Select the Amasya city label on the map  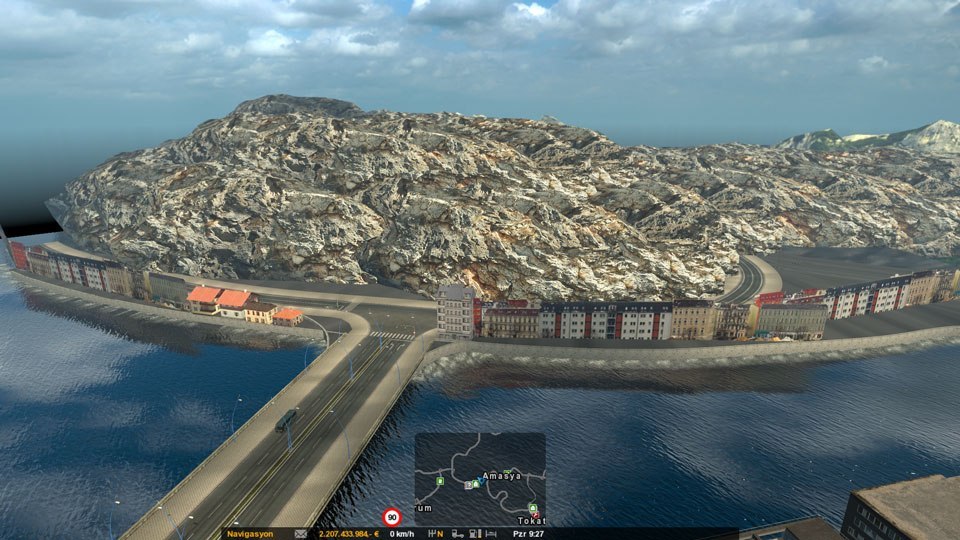click(501, 476)
